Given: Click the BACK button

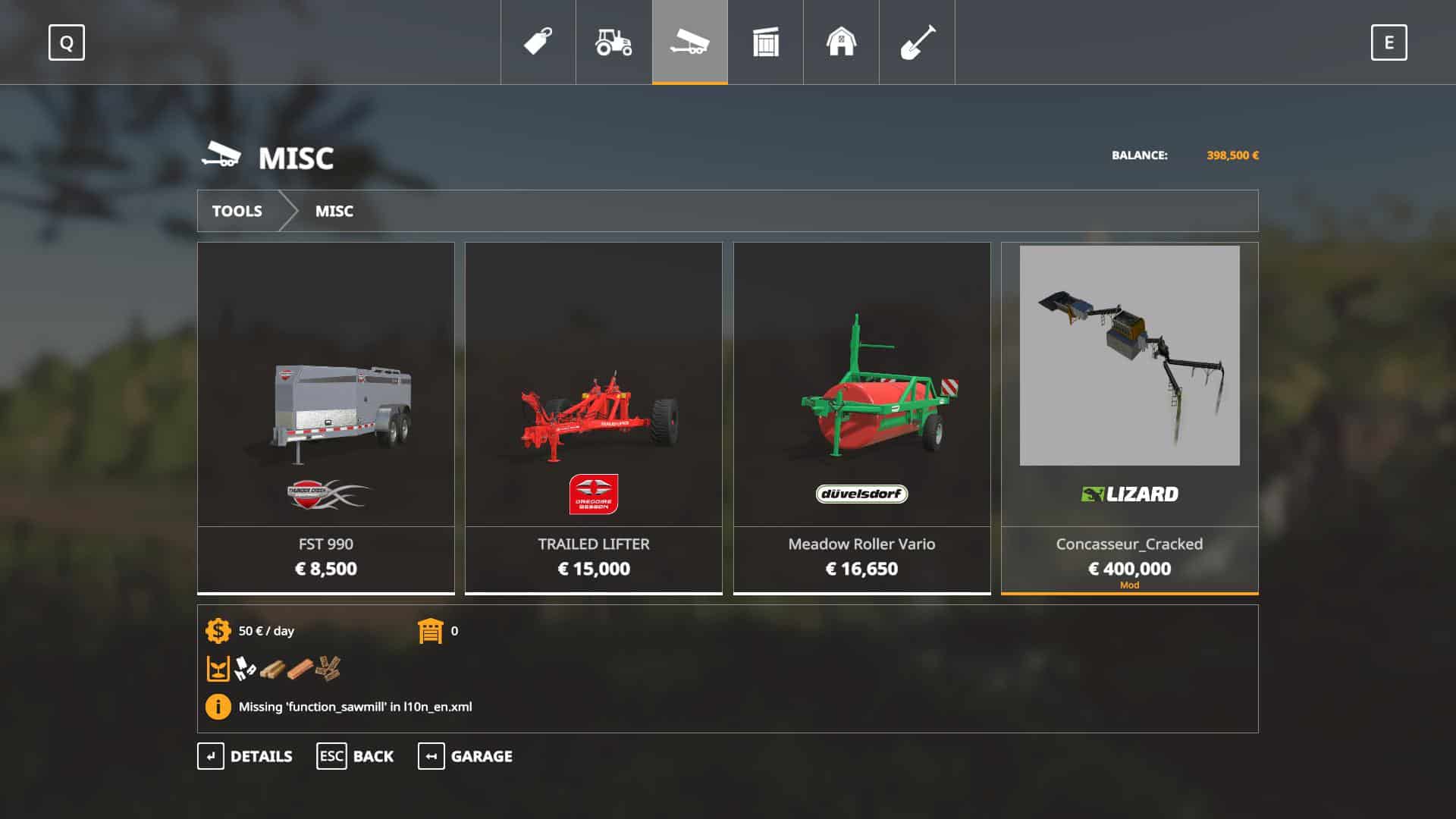Looking at the screenshot, I should pos(355,756).
